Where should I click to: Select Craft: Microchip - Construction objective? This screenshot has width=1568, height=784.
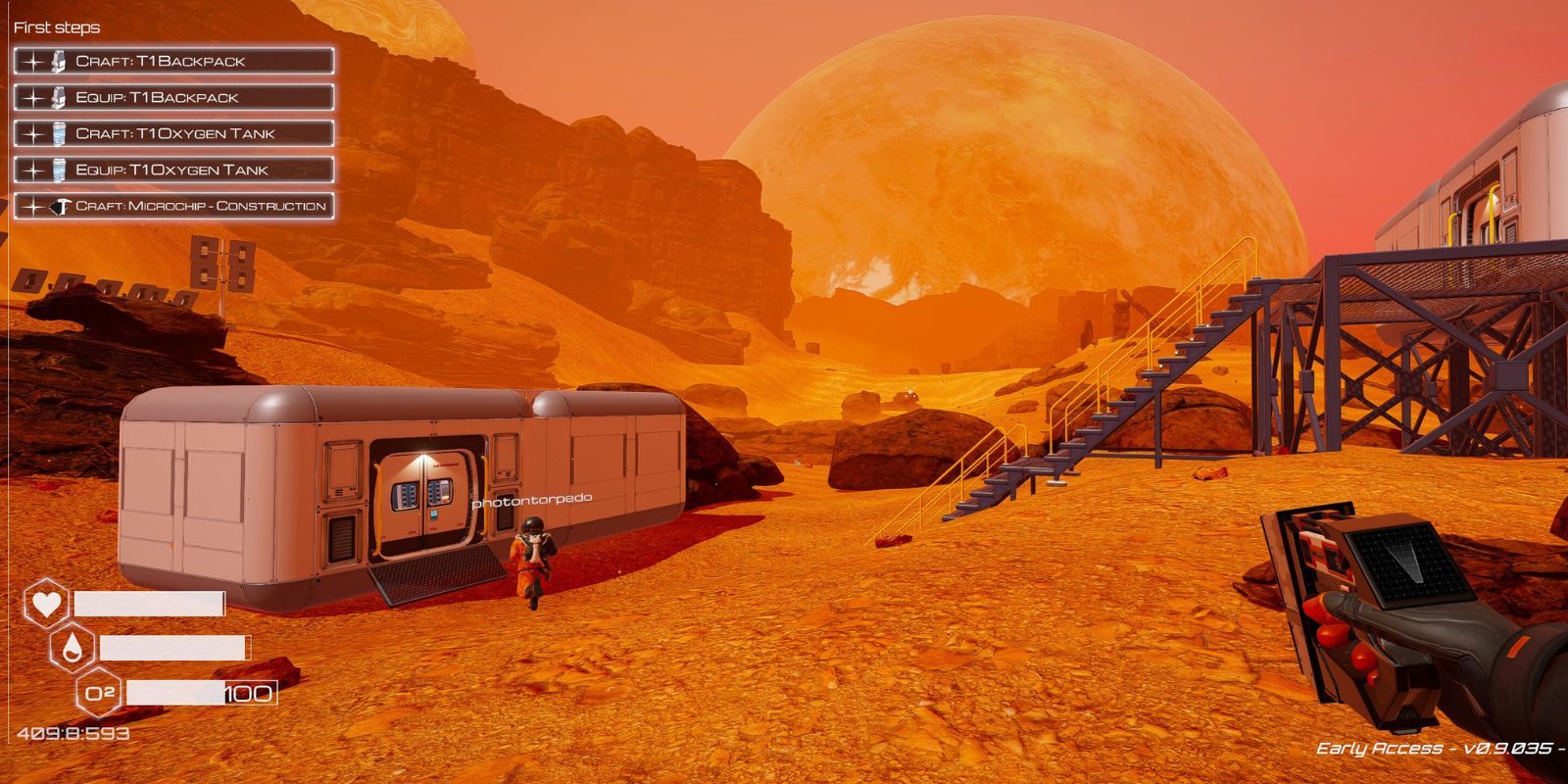(173, 206)
